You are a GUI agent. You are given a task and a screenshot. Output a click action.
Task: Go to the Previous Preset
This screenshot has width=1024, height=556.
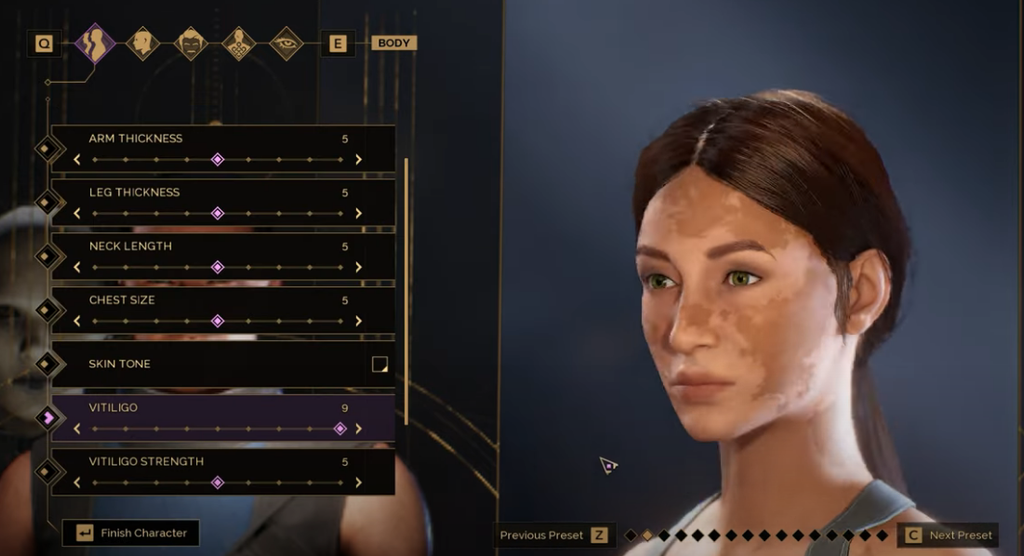point(554,535)
